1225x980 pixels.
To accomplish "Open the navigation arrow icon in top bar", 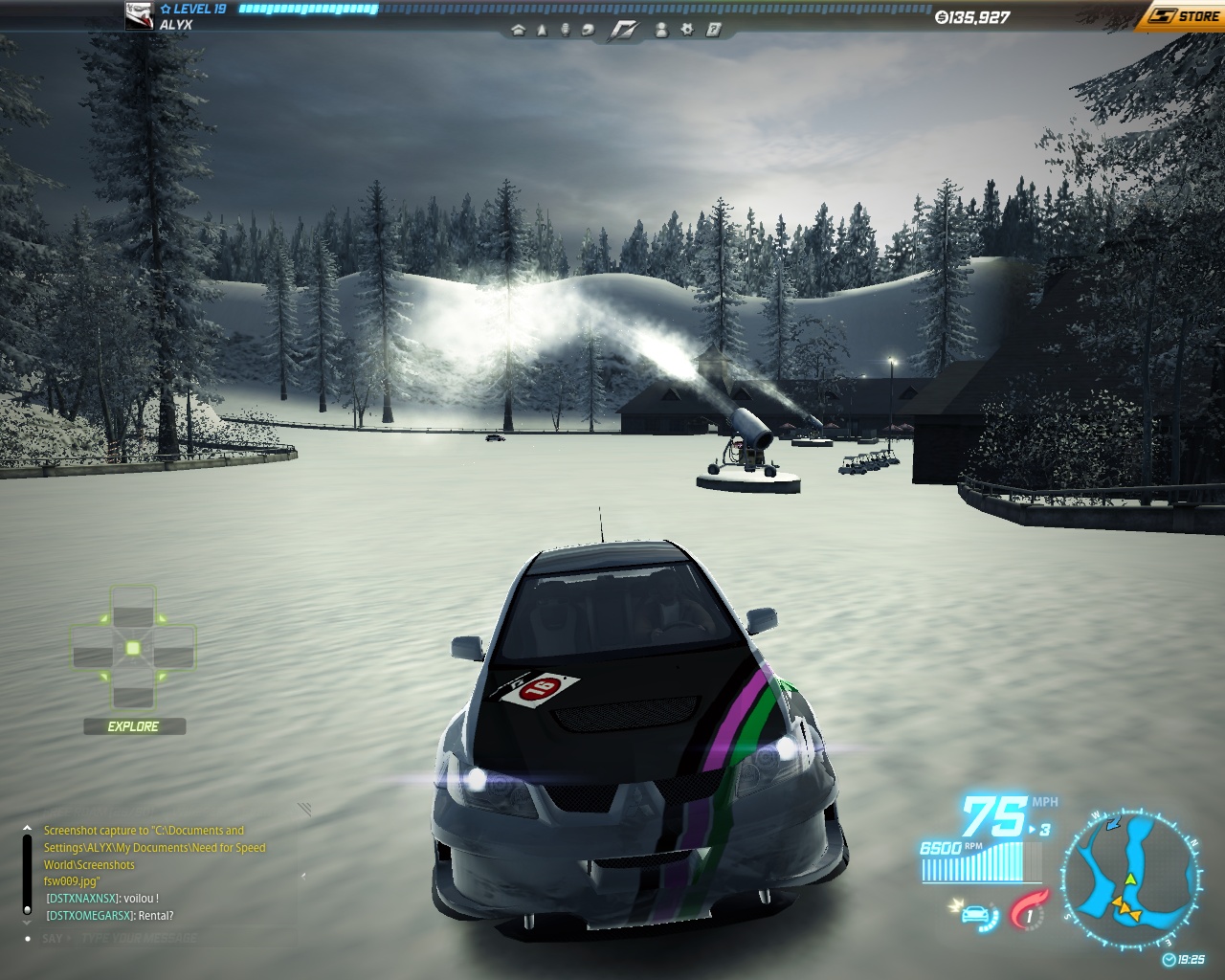I will pos(542,30).
